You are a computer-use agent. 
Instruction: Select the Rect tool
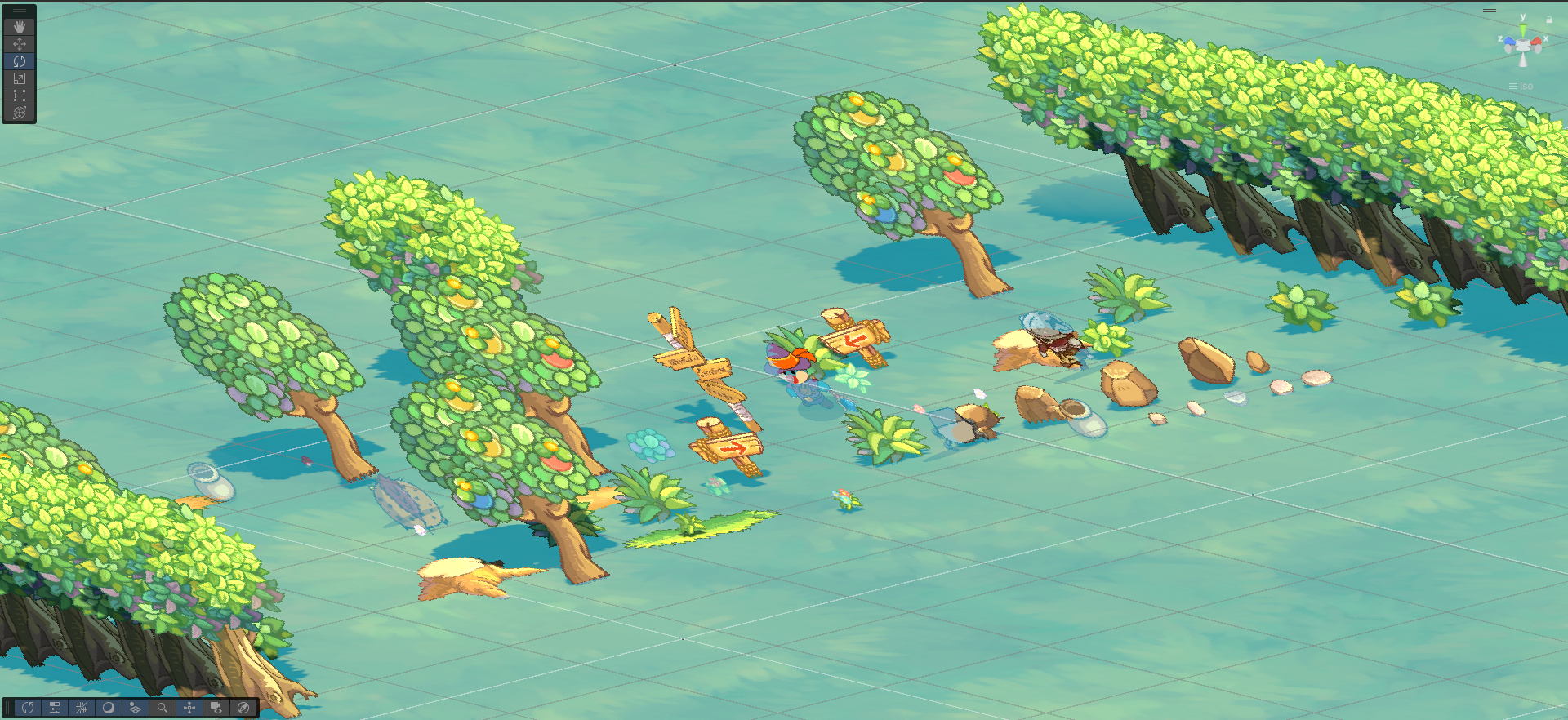click(19, 95)
